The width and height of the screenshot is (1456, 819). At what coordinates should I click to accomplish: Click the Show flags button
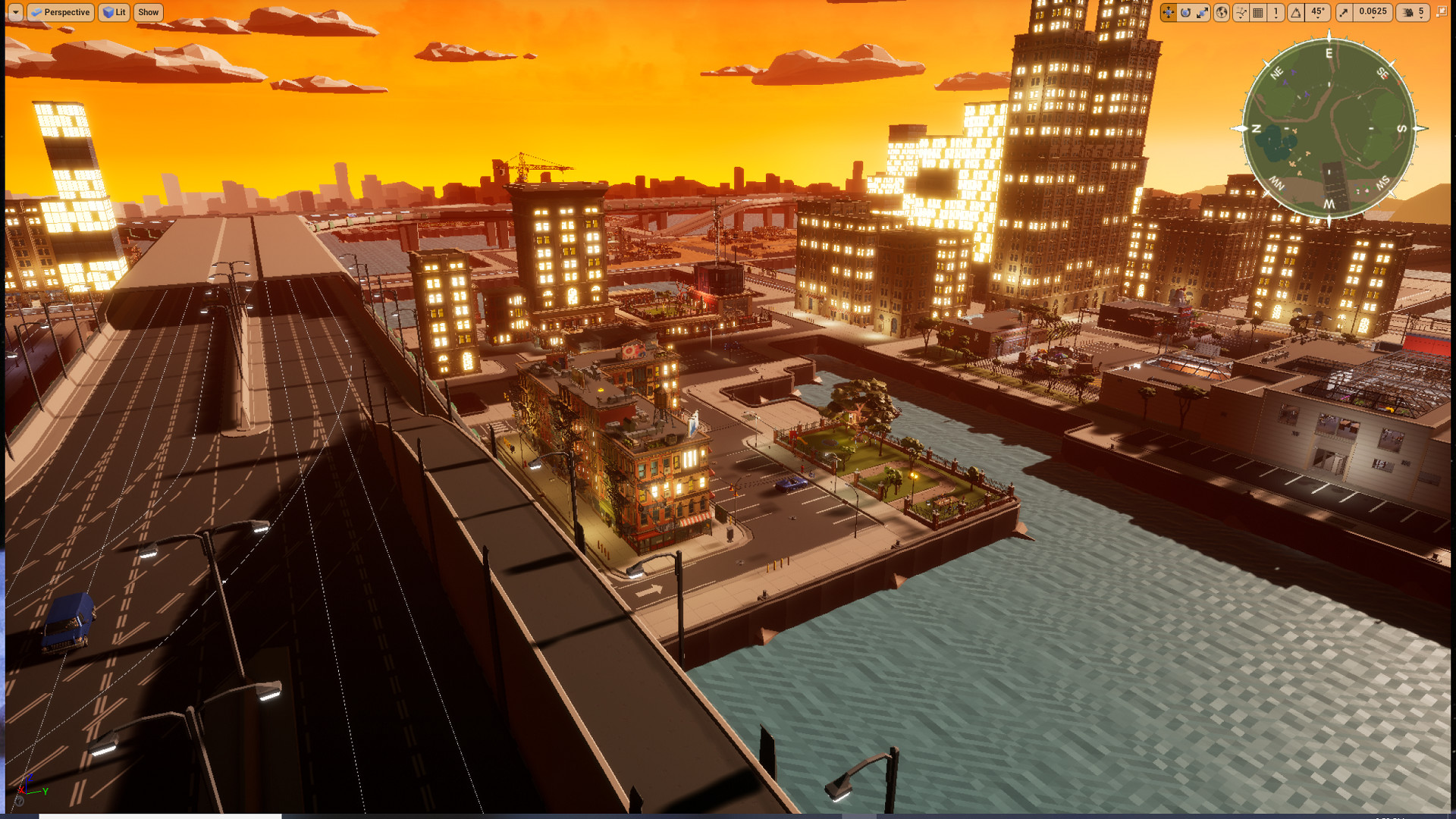click(148, 12)
